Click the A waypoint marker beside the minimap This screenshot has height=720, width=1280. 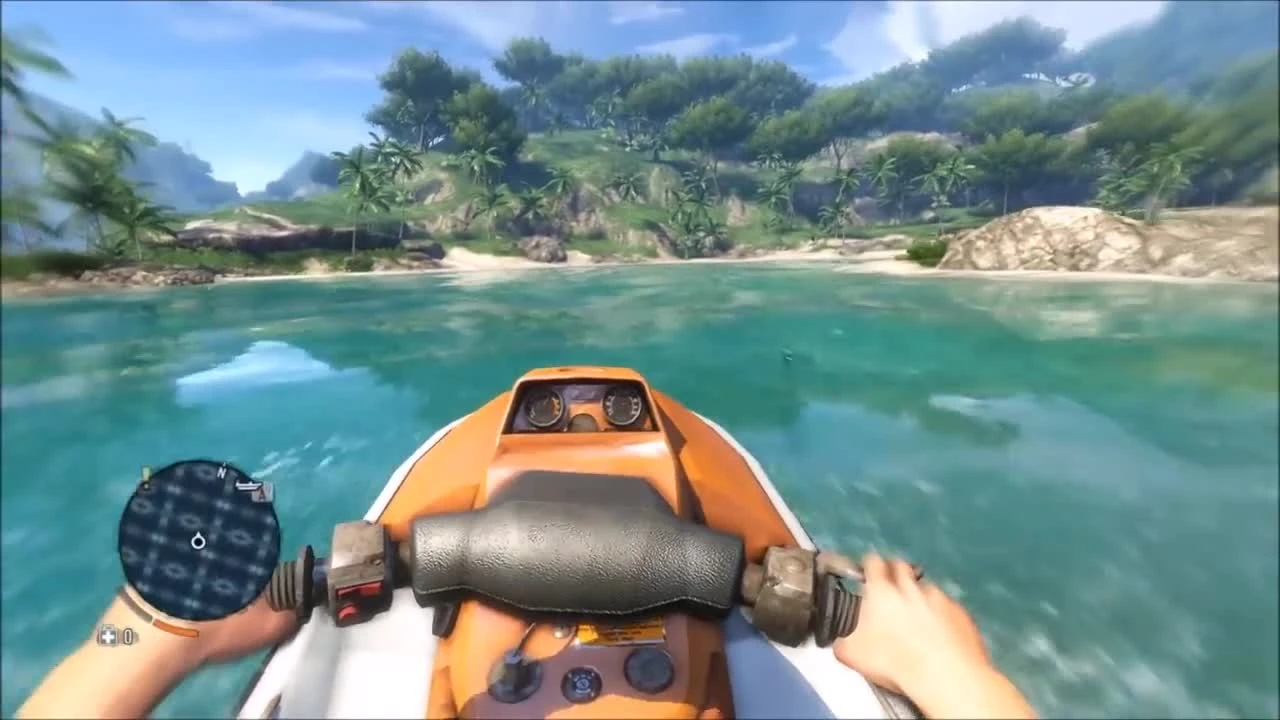click(262, 494)
